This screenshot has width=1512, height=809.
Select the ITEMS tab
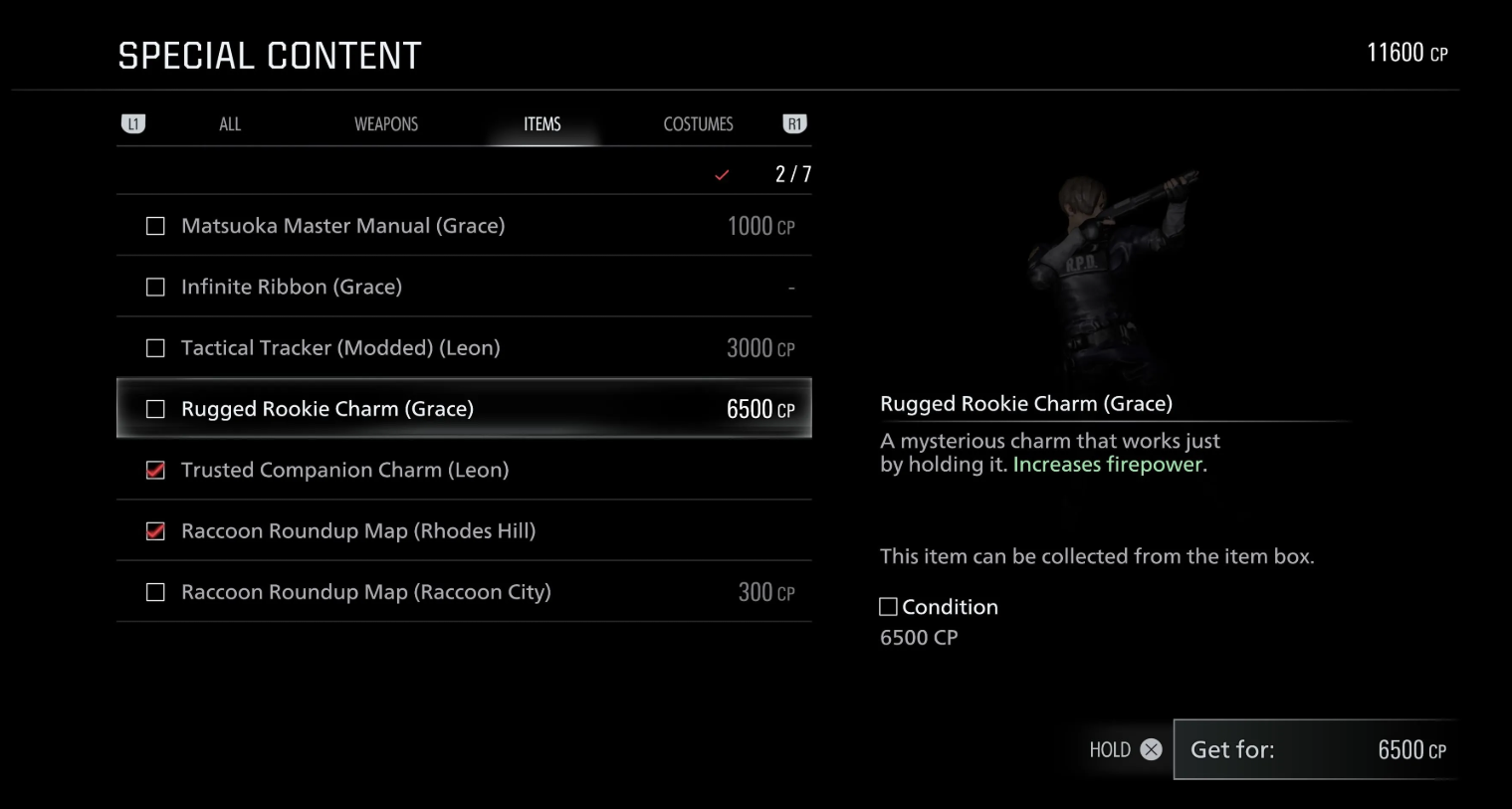coord(542,124)
